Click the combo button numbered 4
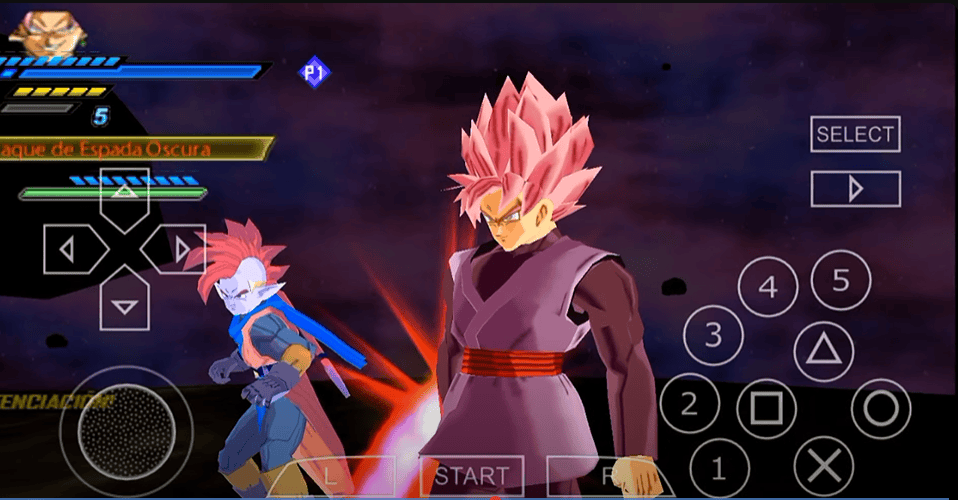Screen dimensions: 958x500 768,288
